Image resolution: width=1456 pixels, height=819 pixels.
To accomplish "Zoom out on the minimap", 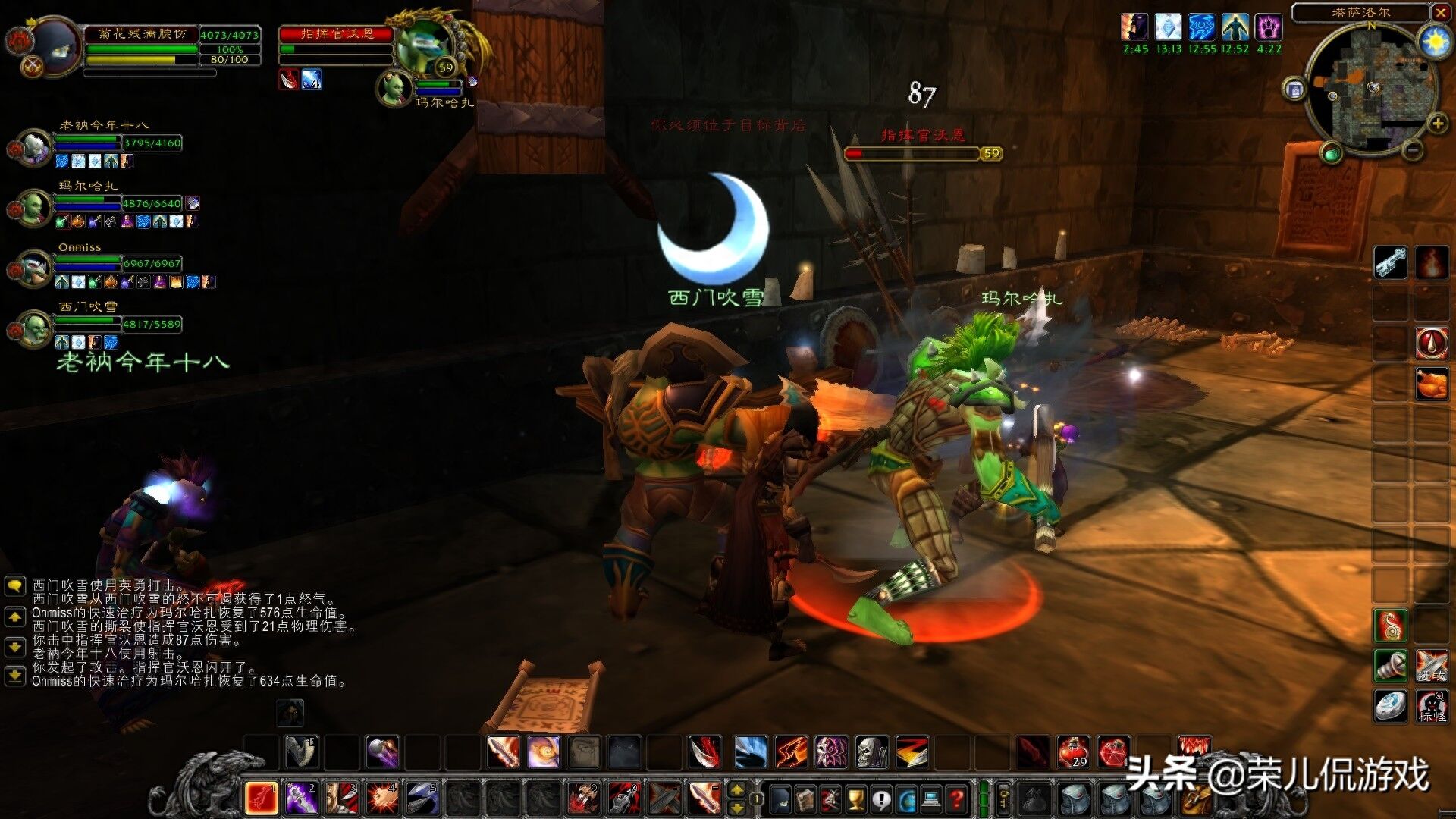I will pyautogui.click(x=1412, y=151).
